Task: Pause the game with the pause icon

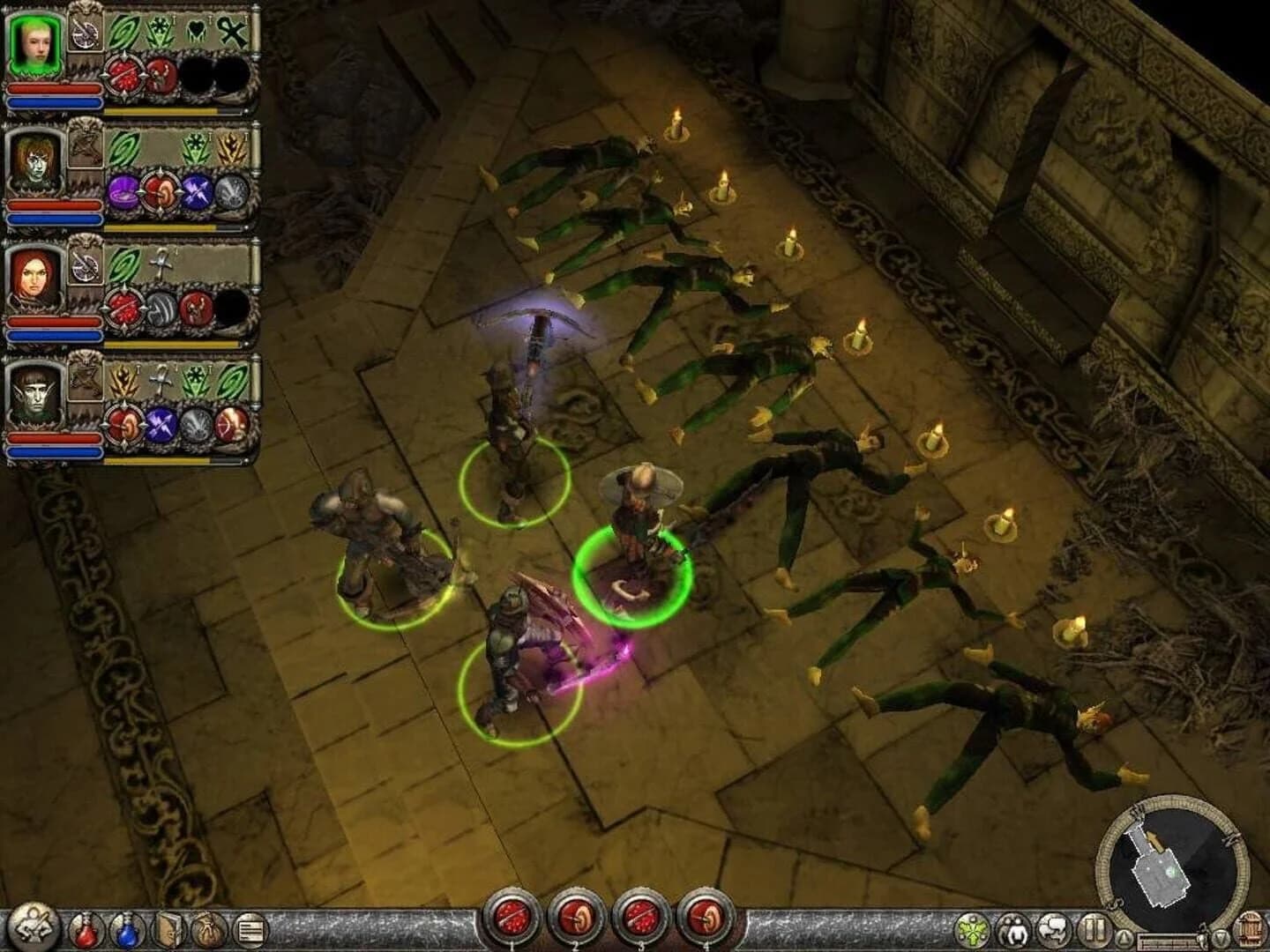Action: [x=1094, y=930]
